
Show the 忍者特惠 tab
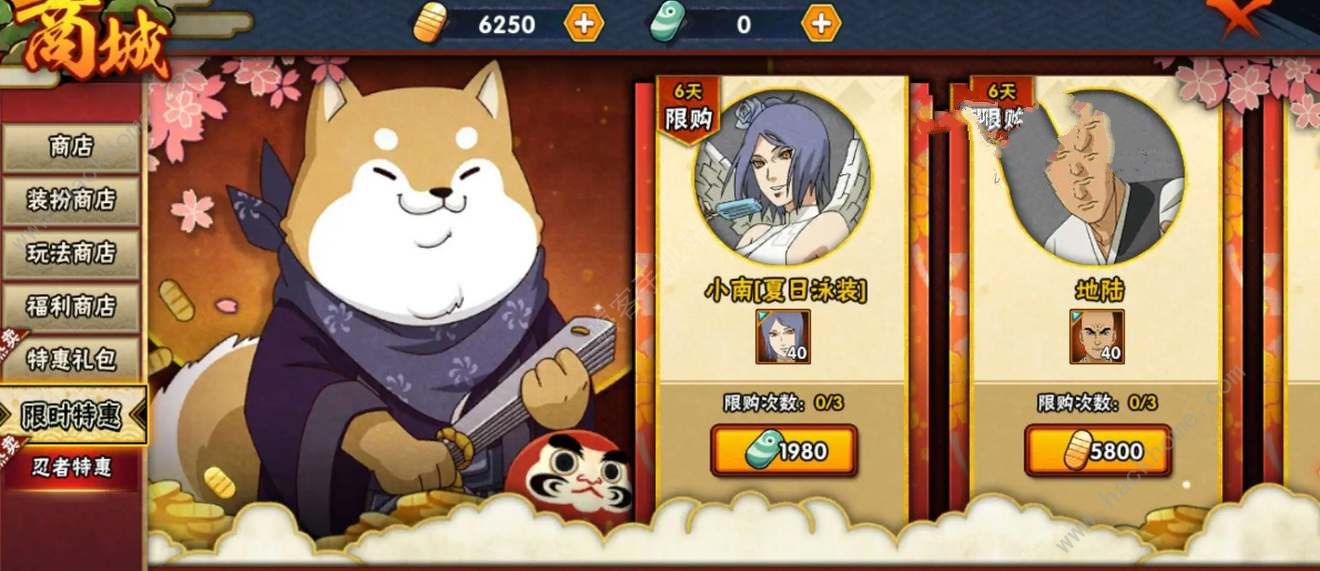tap(71, 466)
